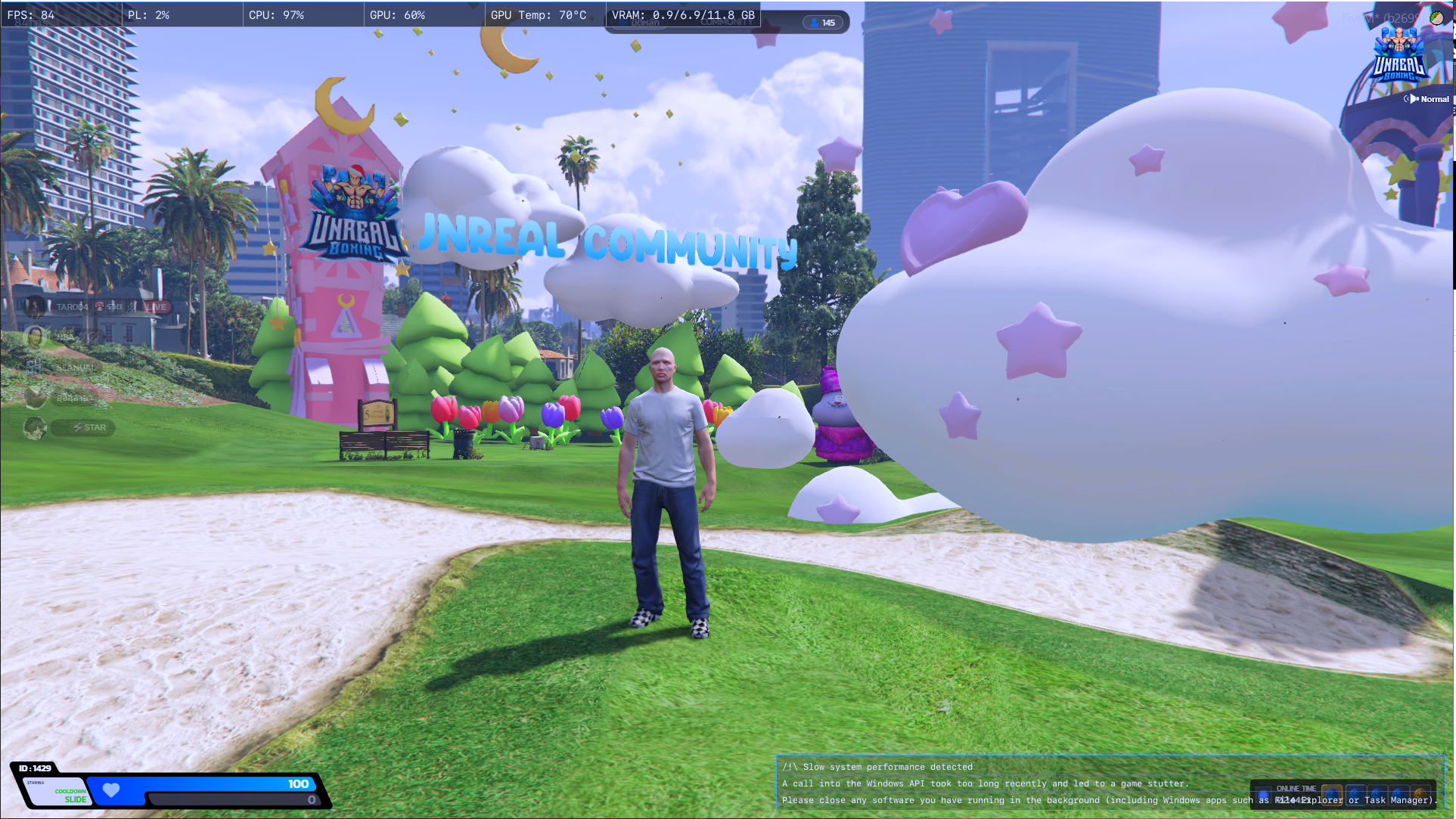Select the STAR lightning-bolt entry

click(89, 428)
